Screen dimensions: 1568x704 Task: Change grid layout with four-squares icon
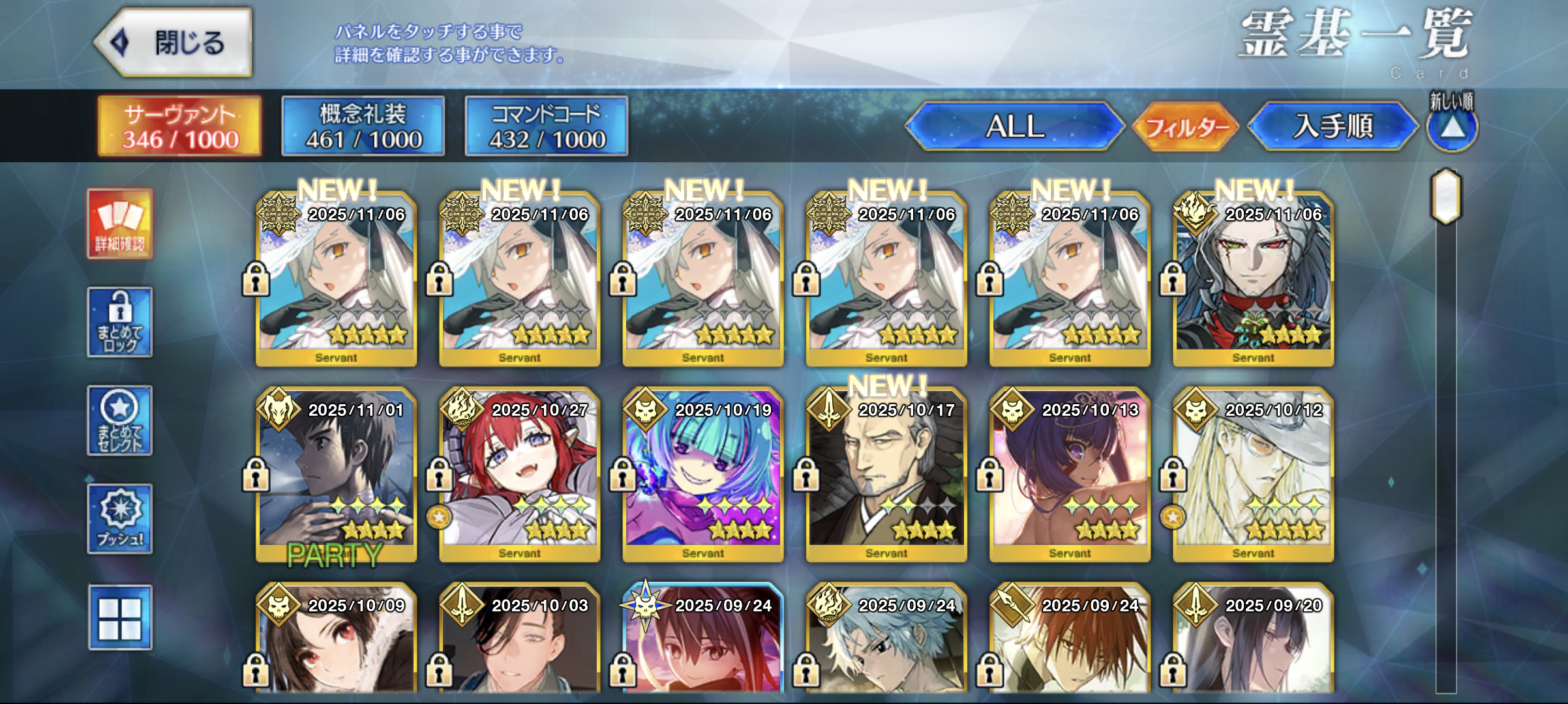coord(120,617)
